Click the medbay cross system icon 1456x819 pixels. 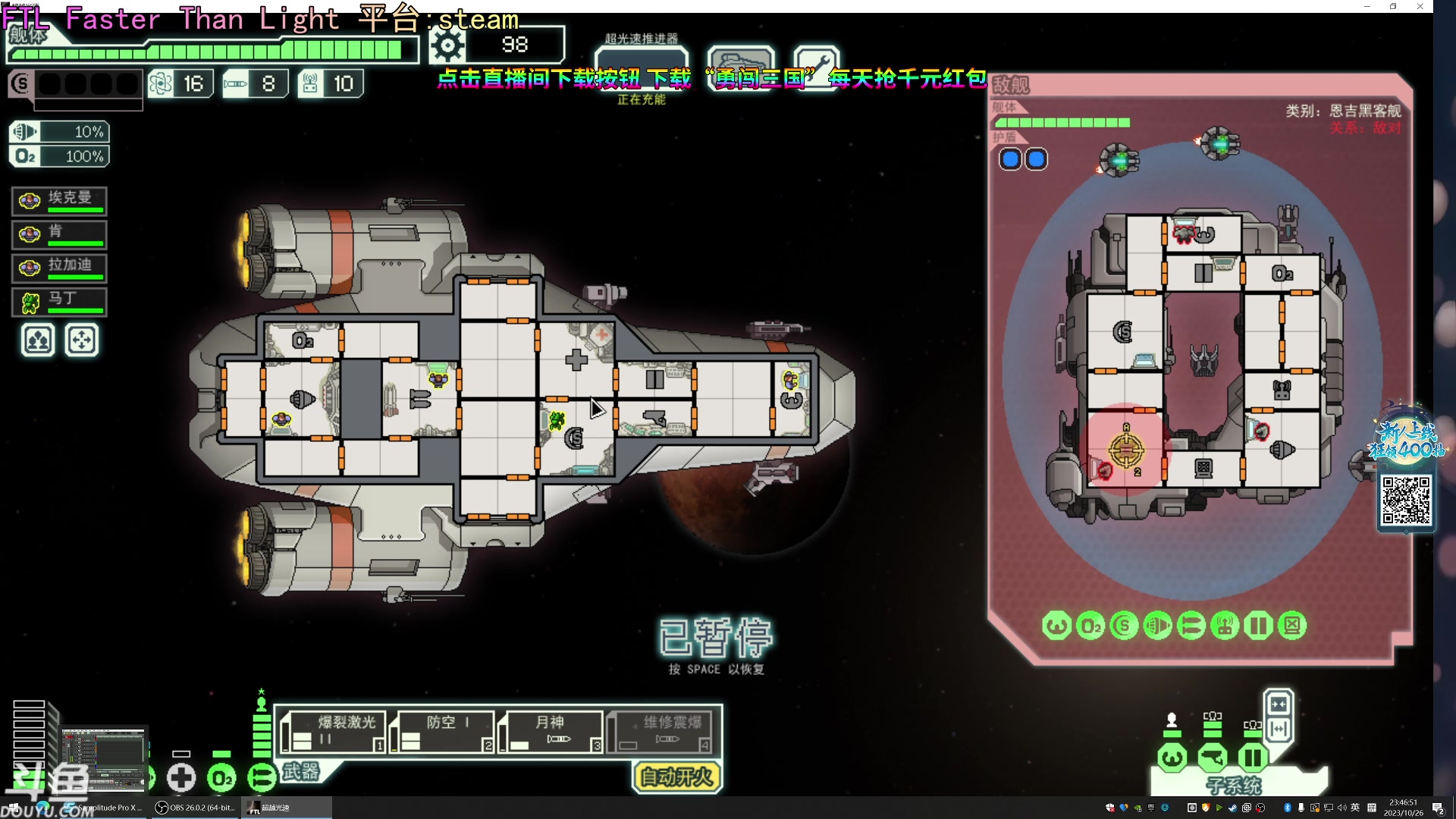click(181, 778)
